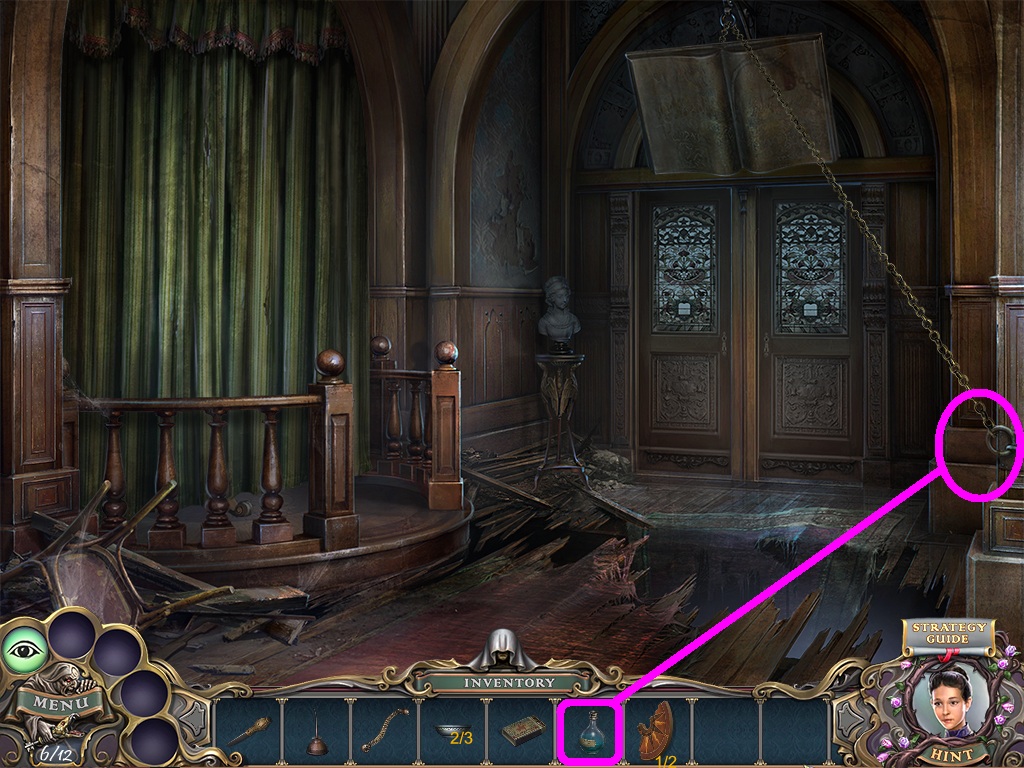Select the oil can inventory item
Image resolution: width=1024 pixels, height=768 pixels.
click(x=318, y=732)
